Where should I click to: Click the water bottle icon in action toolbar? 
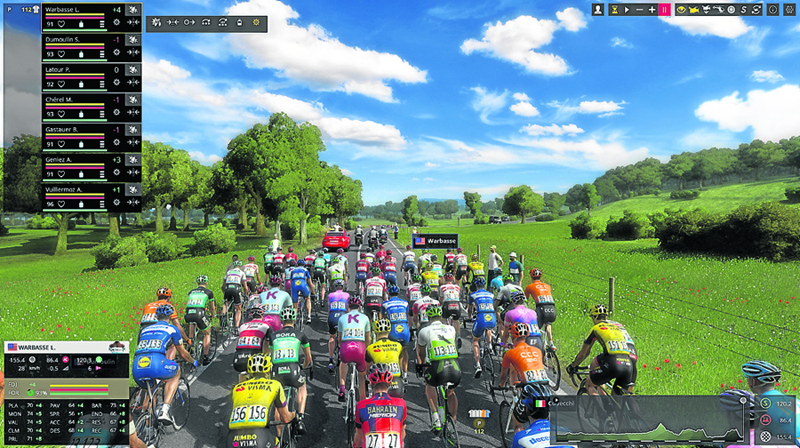tap(237, 22)
